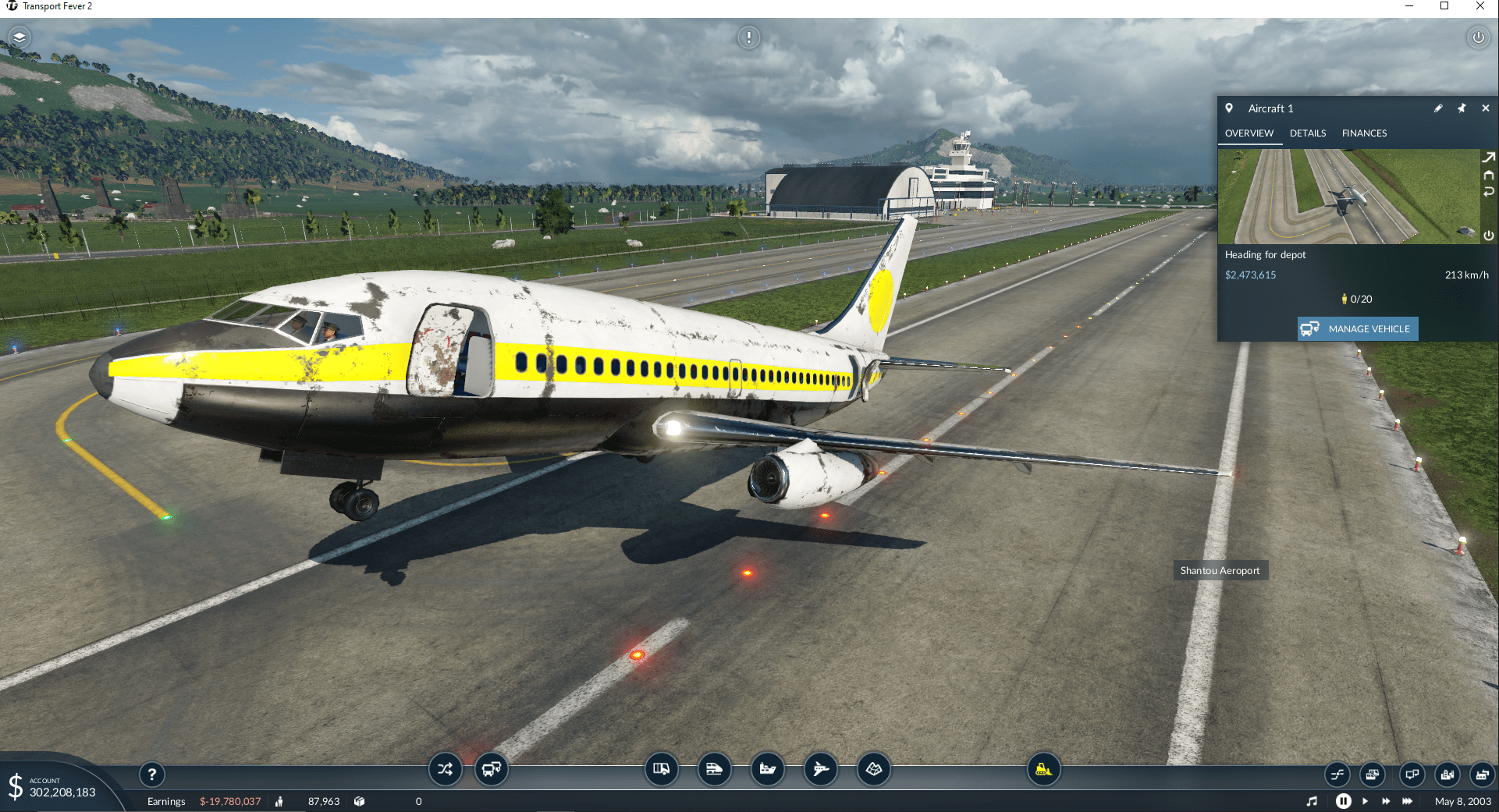
Task: Click the MANAGE VEHICLE button
Action: [x=1357, y=328]
